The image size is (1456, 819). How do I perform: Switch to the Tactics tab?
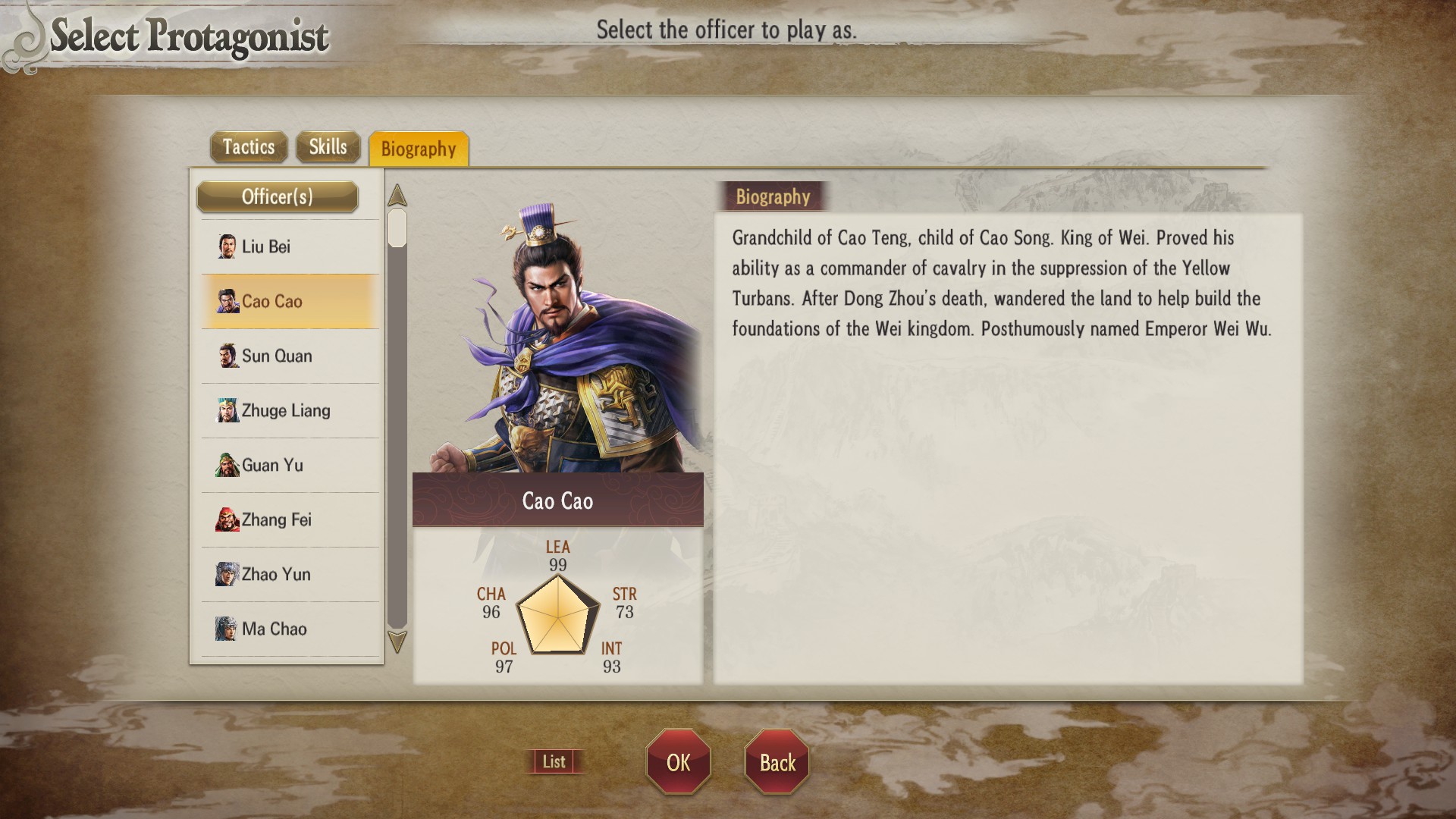[x=249, y=147]
